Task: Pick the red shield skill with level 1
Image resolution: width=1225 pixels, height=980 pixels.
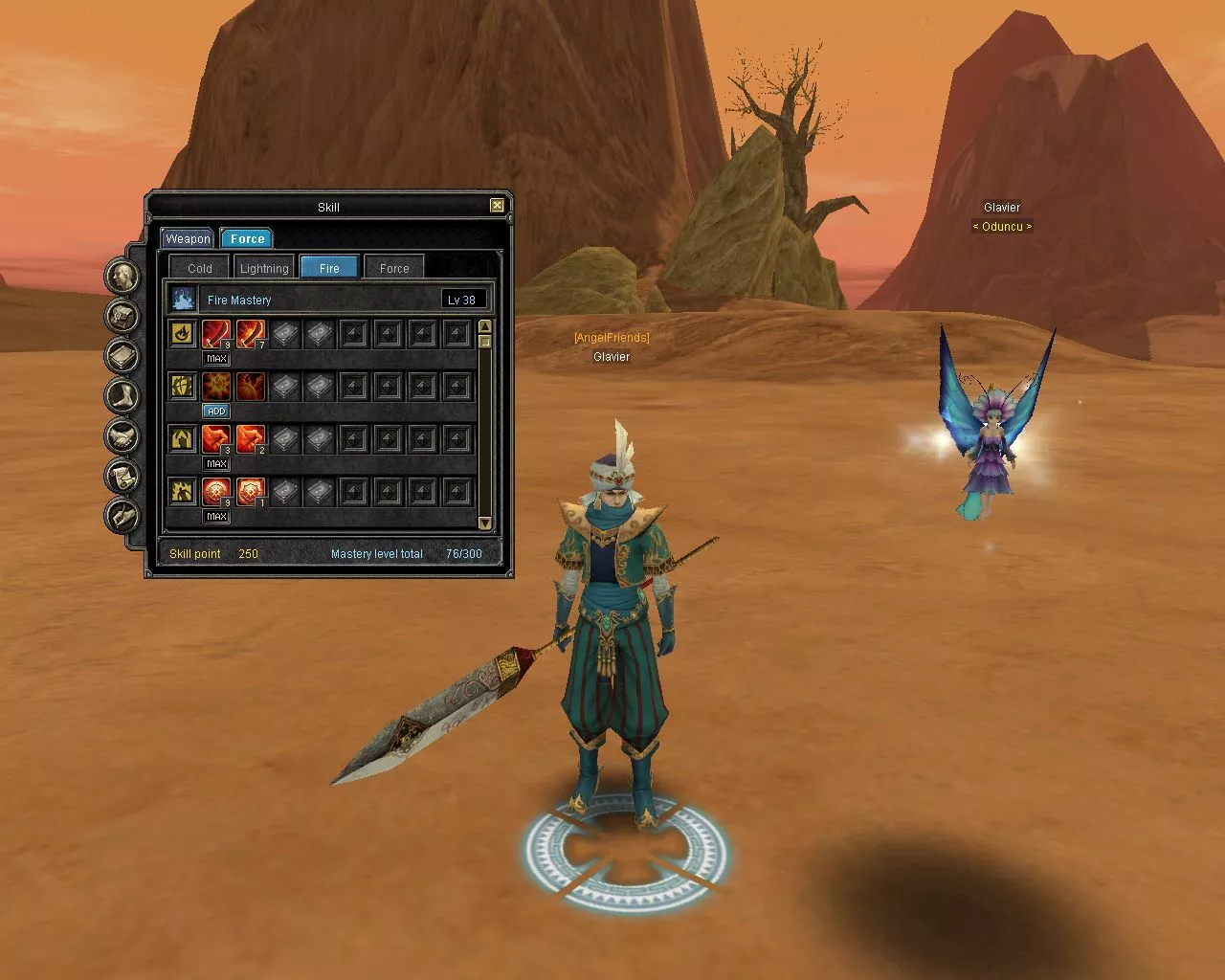Action: [251, 492]
